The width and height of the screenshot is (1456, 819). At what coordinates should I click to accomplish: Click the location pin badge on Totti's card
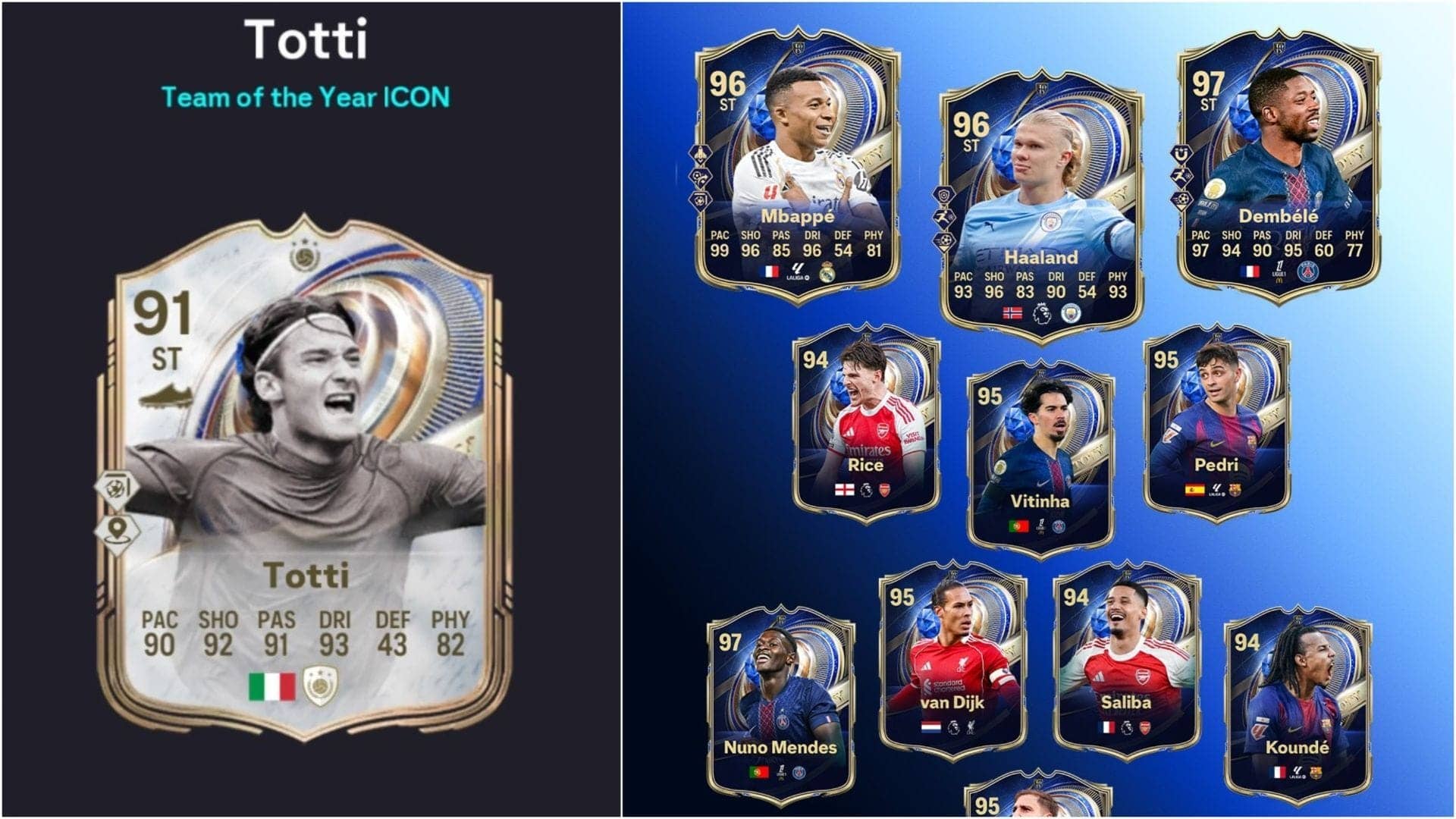(117, 530)
